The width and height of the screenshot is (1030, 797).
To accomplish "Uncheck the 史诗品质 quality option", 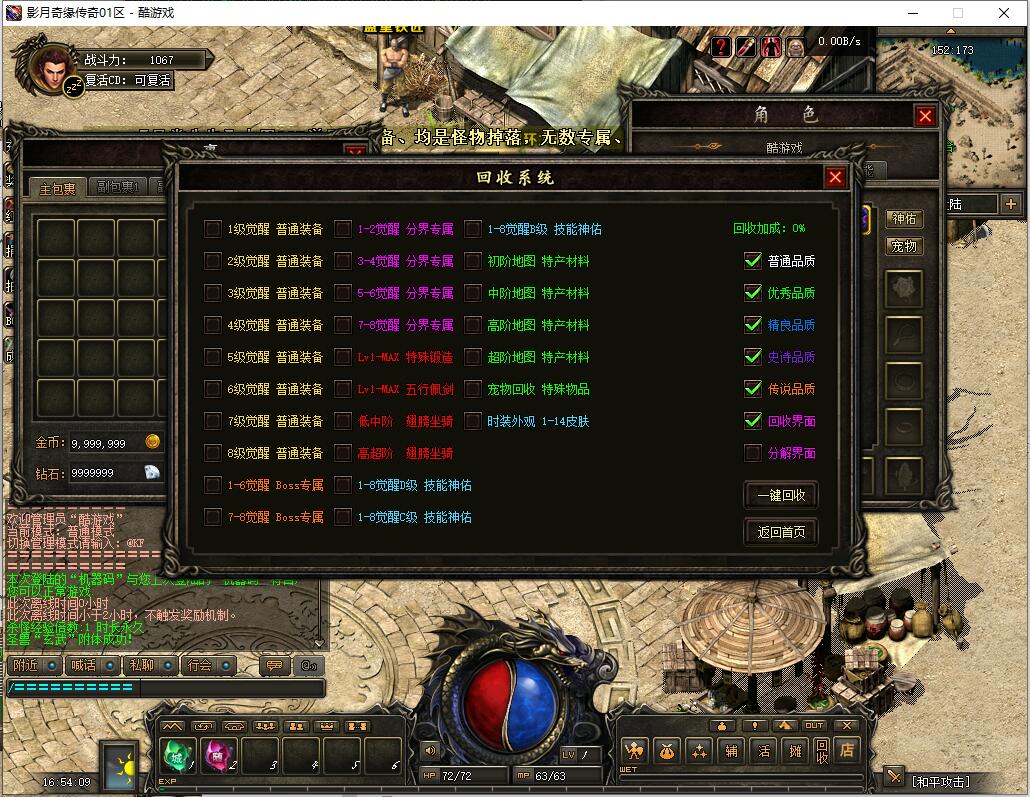I will pos(753,357).
